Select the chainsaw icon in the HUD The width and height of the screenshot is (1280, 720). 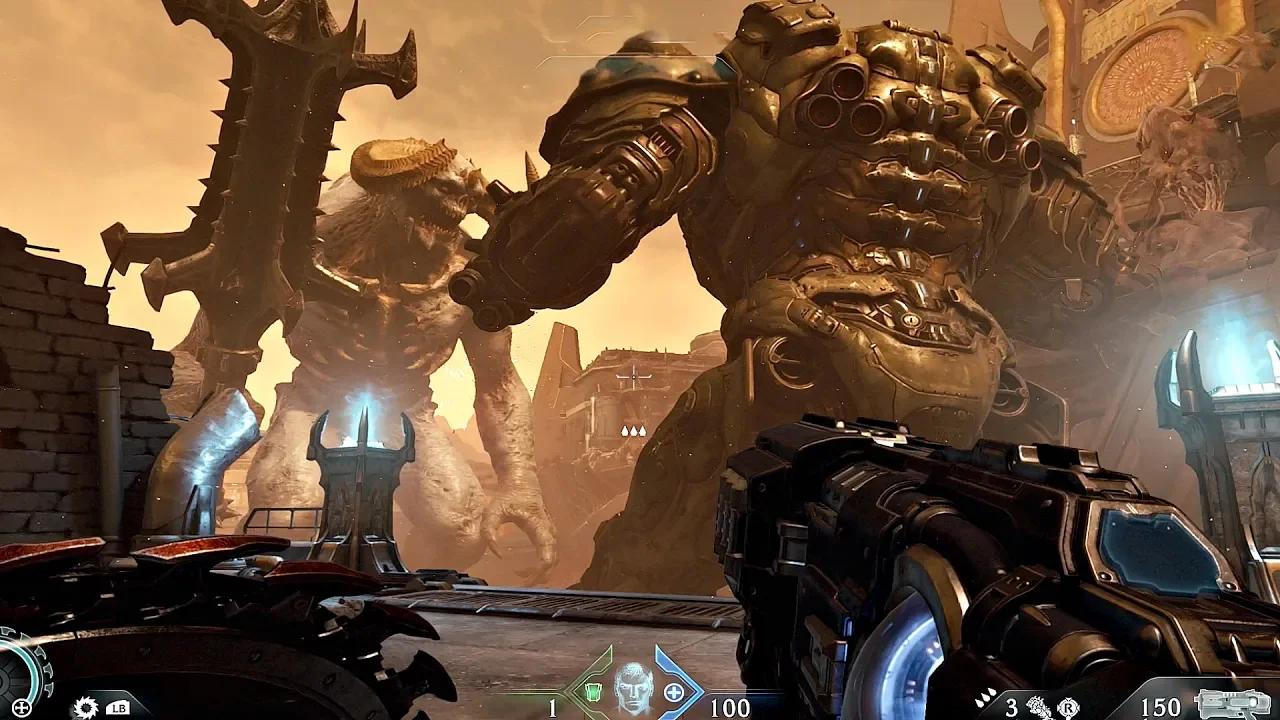pyautogui.click(x=85, y=708)
